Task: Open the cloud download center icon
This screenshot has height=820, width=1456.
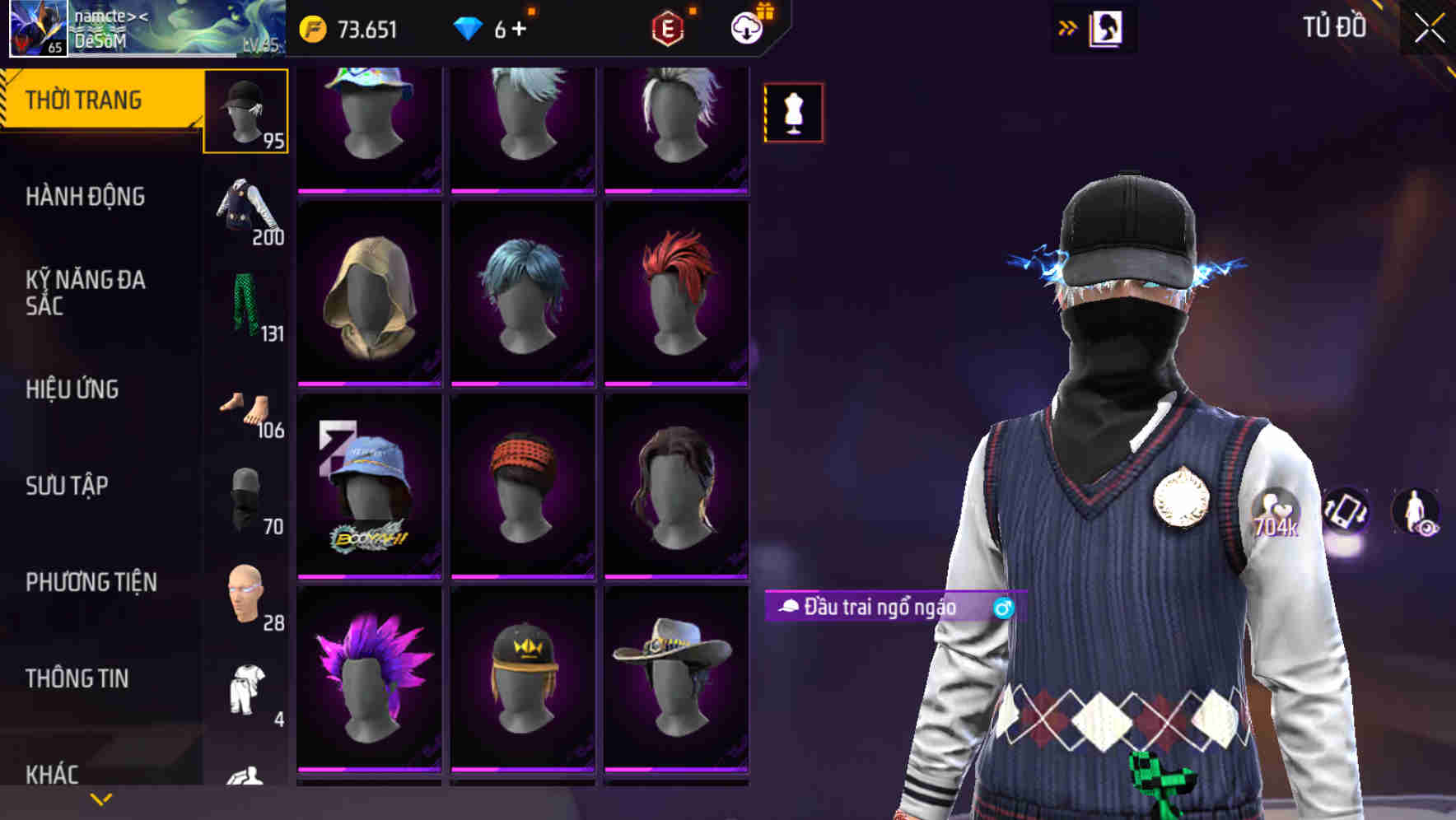Action: click(746, 27)
